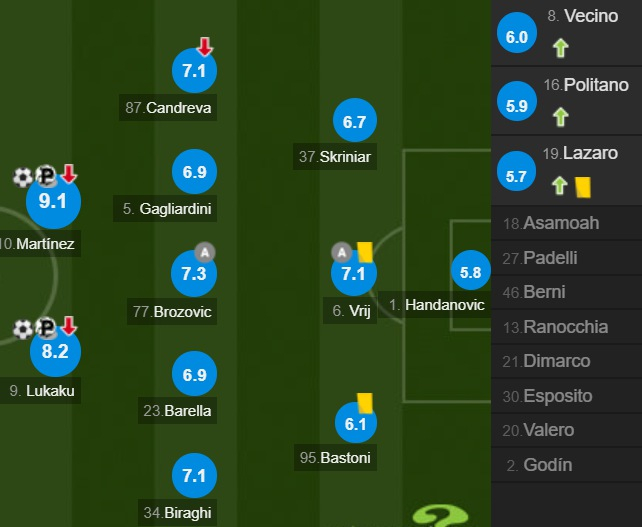
Task: Select Brozovic's 7.3 rating bubble
Action: tap(194, 274)
